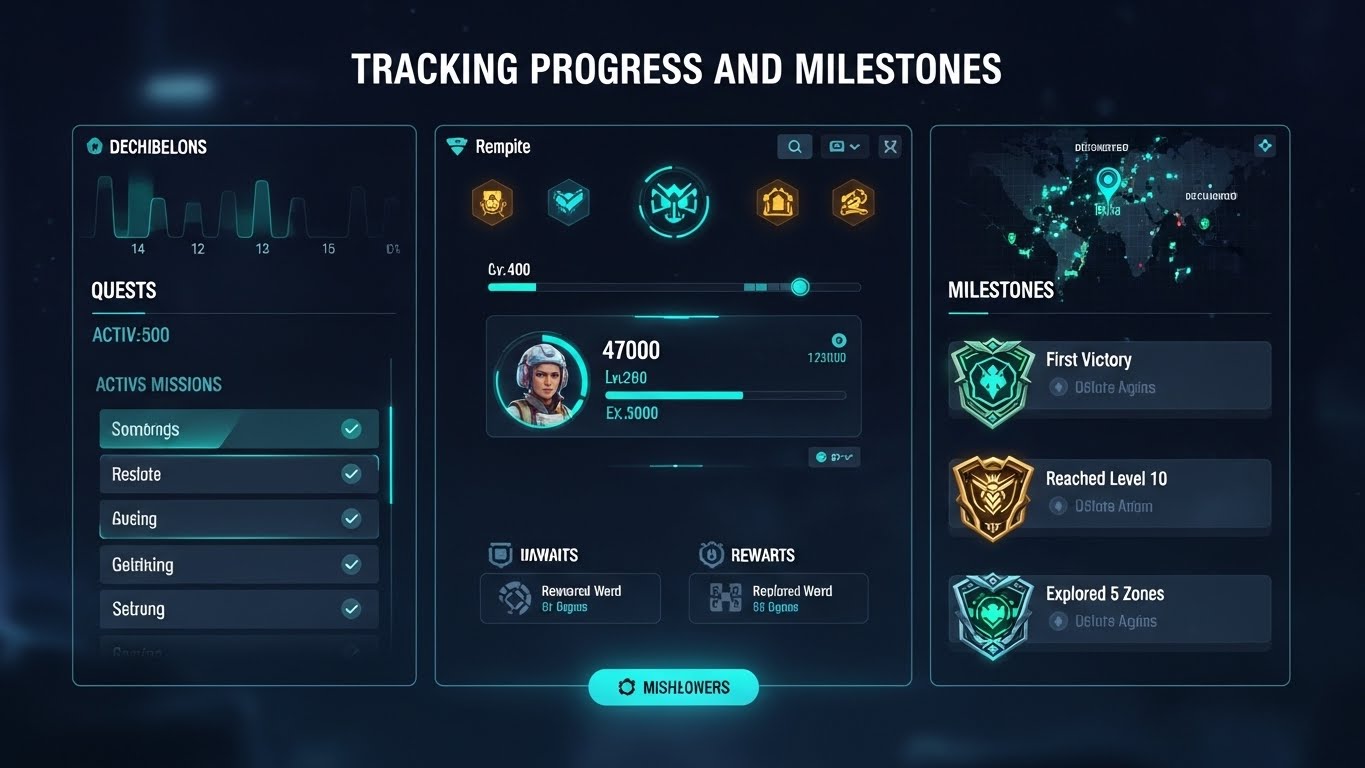This screenshot has width=1365, height=768.
Task: Select the orange mask hexagon badge
Action: coord(492,201)
